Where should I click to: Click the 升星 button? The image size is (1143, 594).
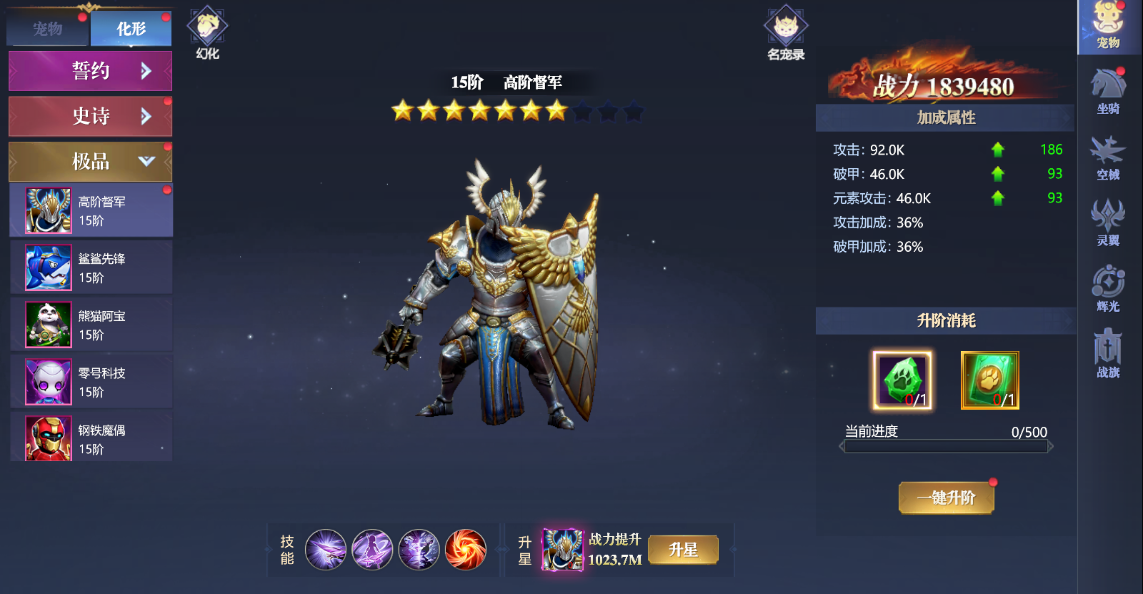(x=683, y=550)
